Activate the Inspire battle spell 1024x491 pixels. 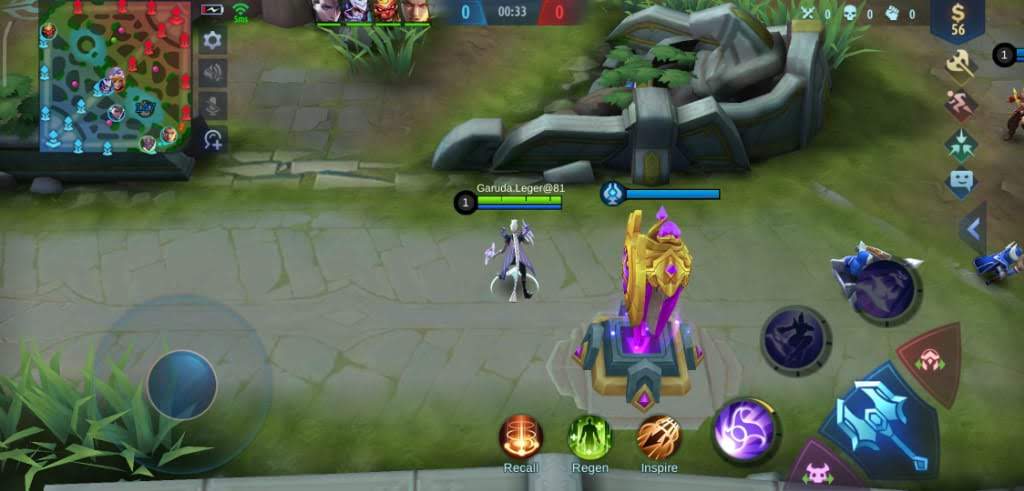659,438
